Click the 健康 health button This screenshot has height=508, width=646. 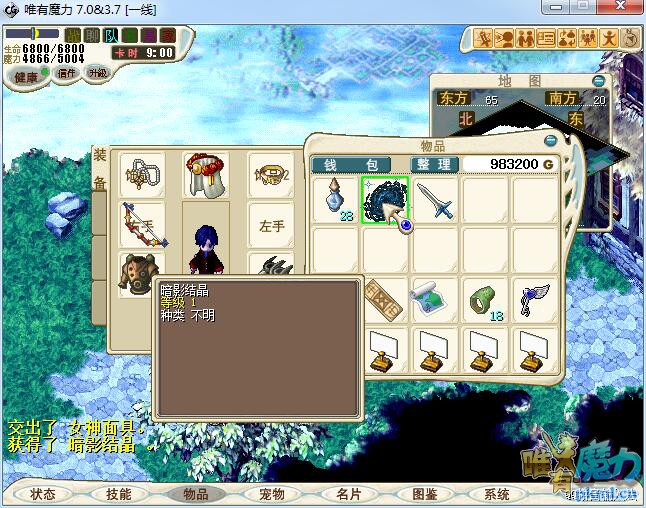click(26, 77)
